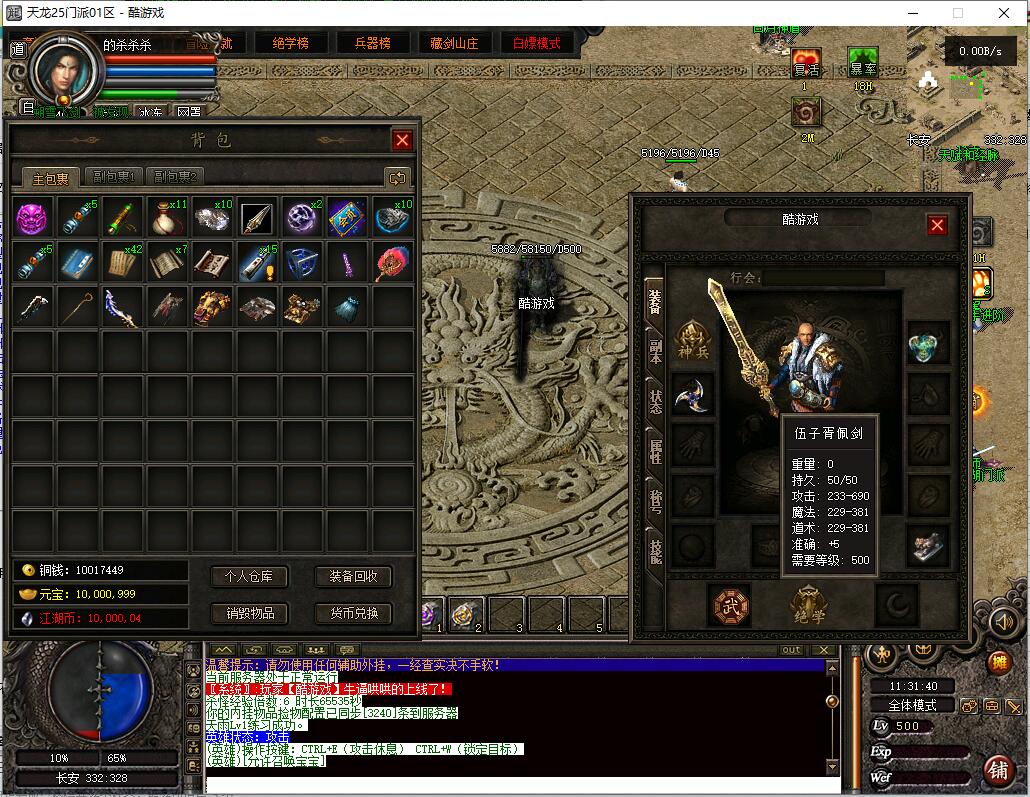The image size is (1030, 797).
Task: Open the 技能 skills tab
Action: [655, 550]
